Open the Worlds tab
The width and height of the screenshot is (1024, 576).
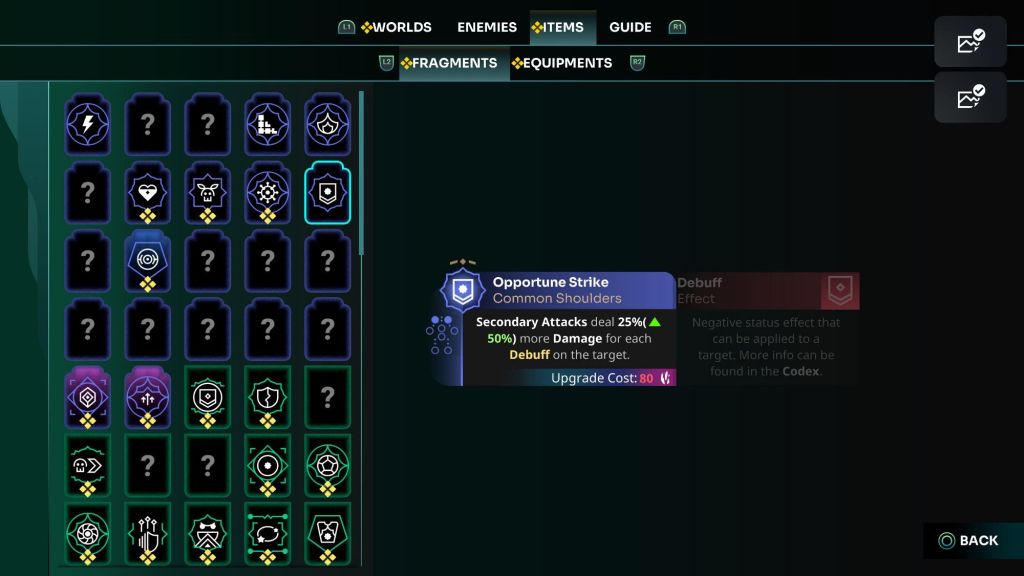[x=396, y=27]
